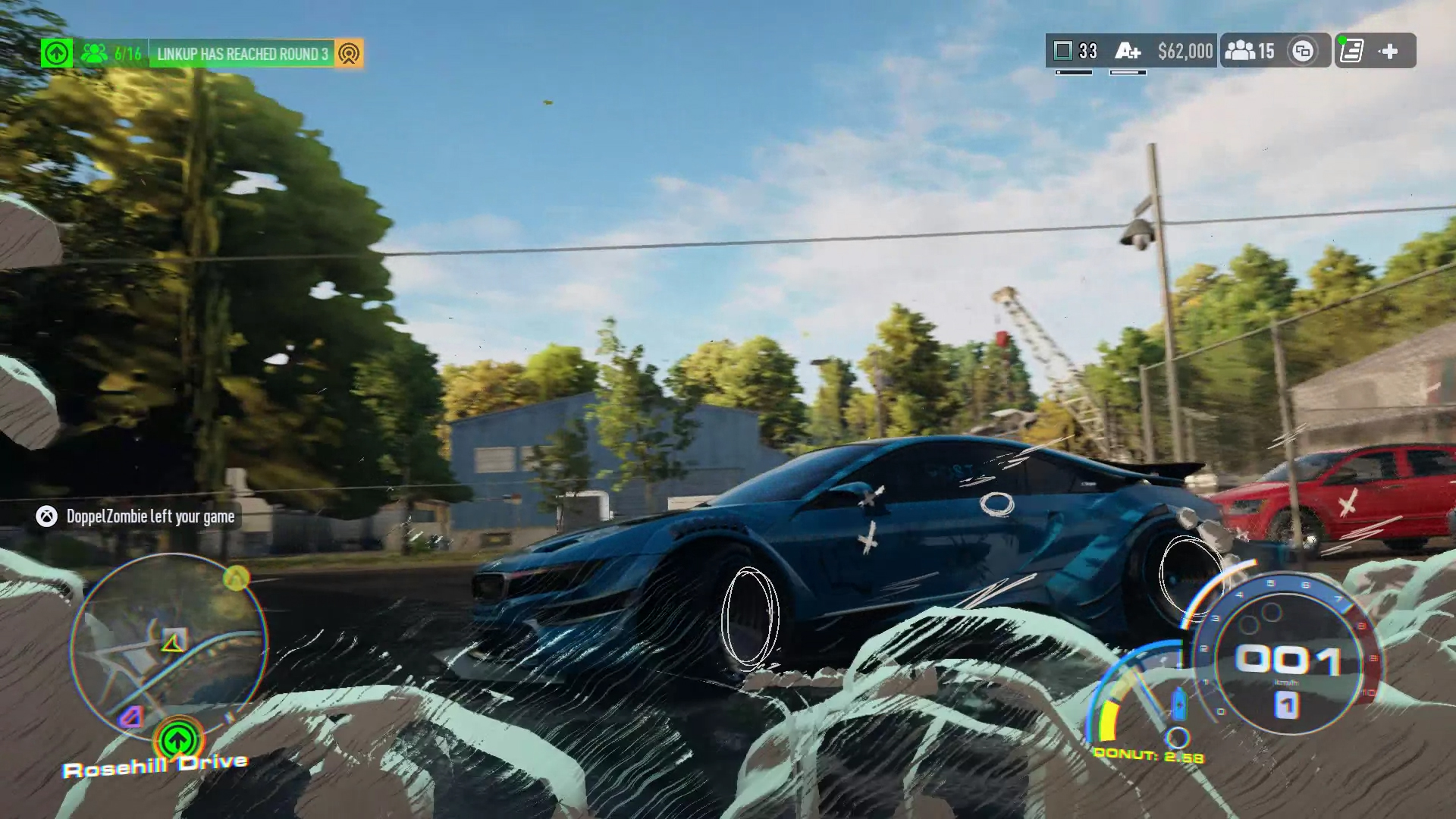
Task: Show the player list from the 15-players icon
Action: tap(1250, 52)
